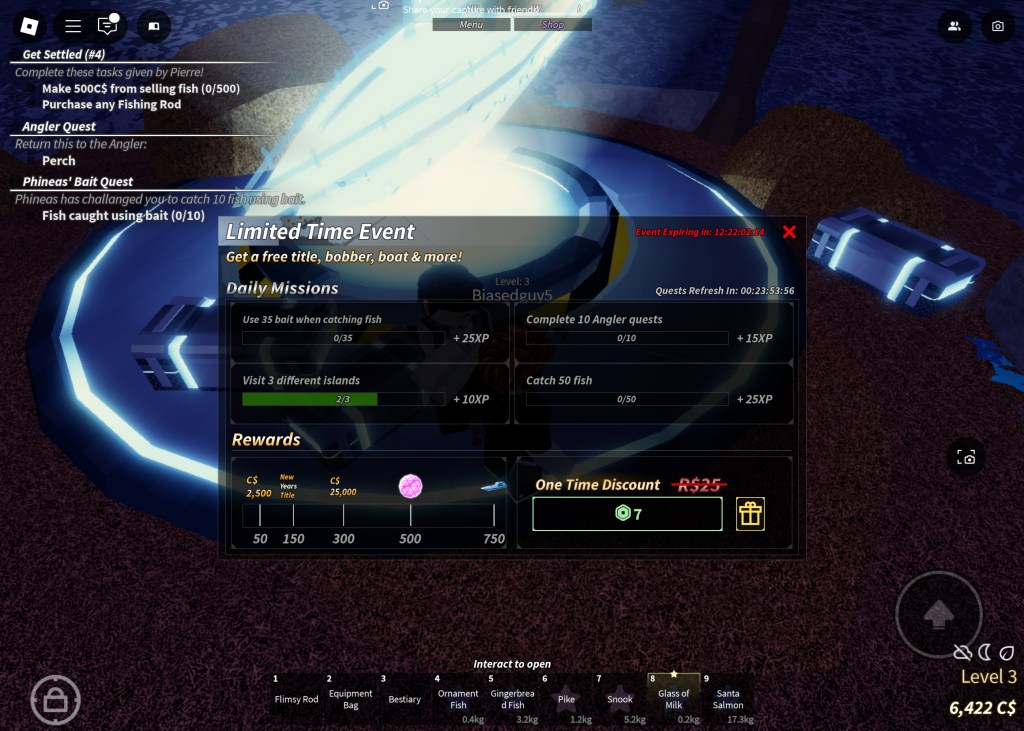
Task: Select the Equipment Bag hotbar slot
Action: pyautogui.click(x=350, y=698)
